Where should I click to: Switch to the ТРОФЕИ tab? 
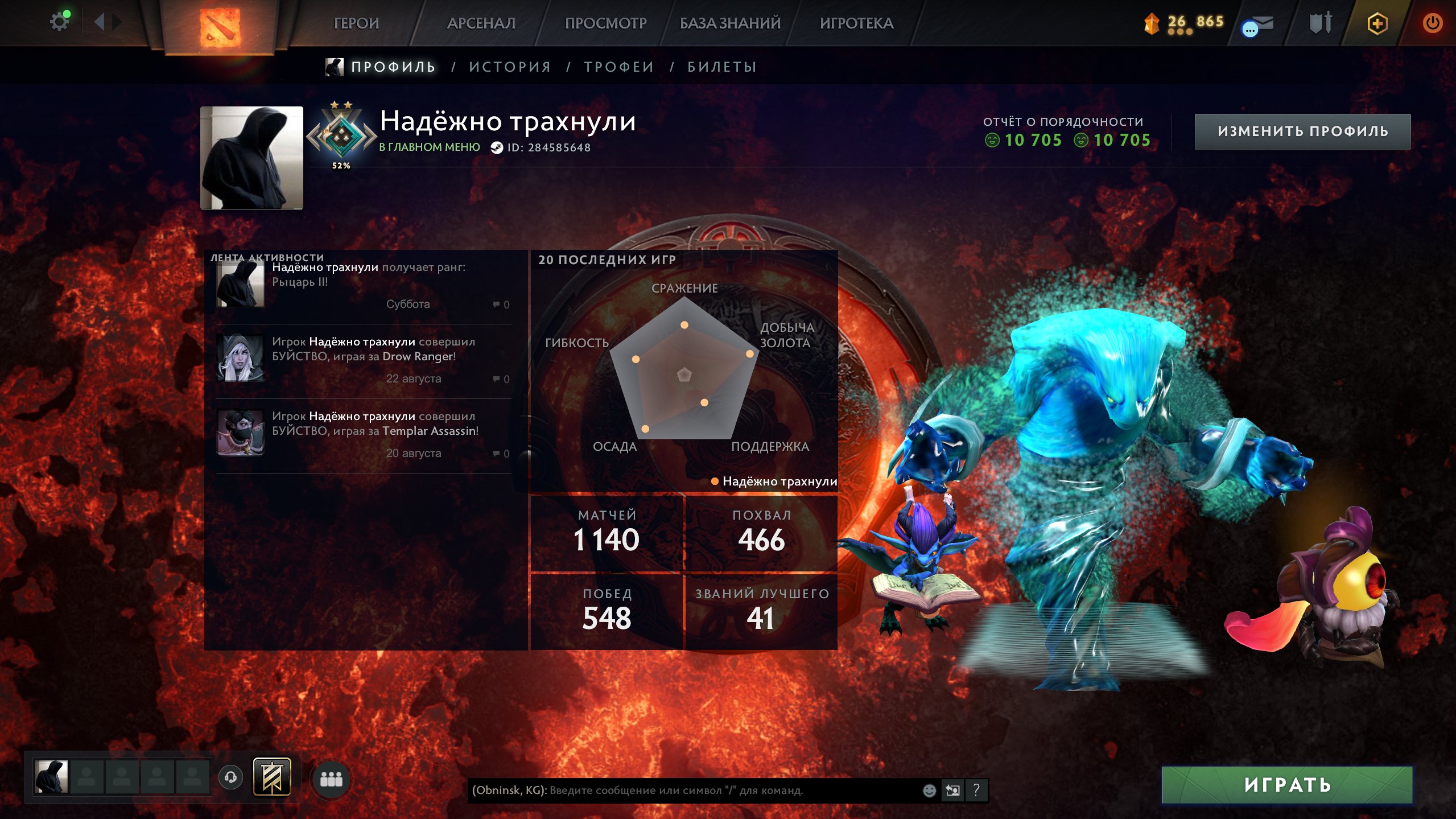619,67
